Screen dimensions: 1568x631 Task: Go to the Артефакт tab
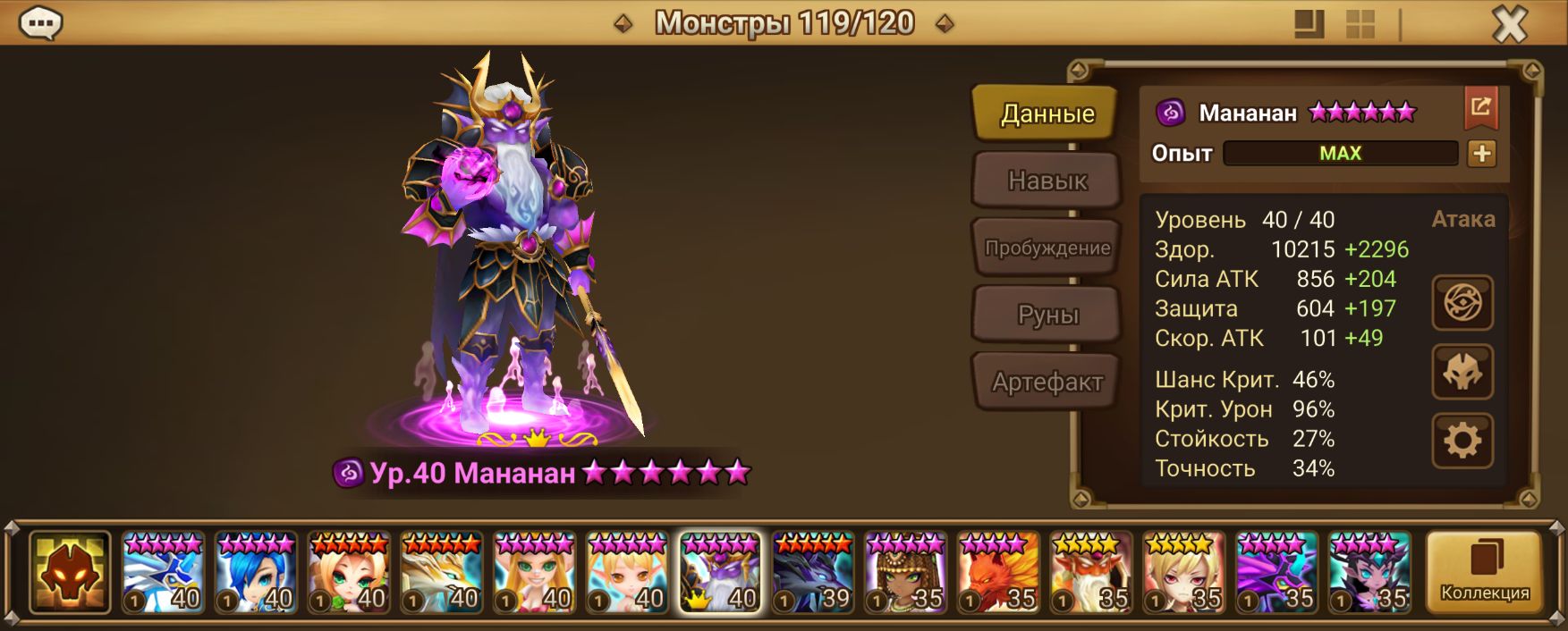(1047, 383)
